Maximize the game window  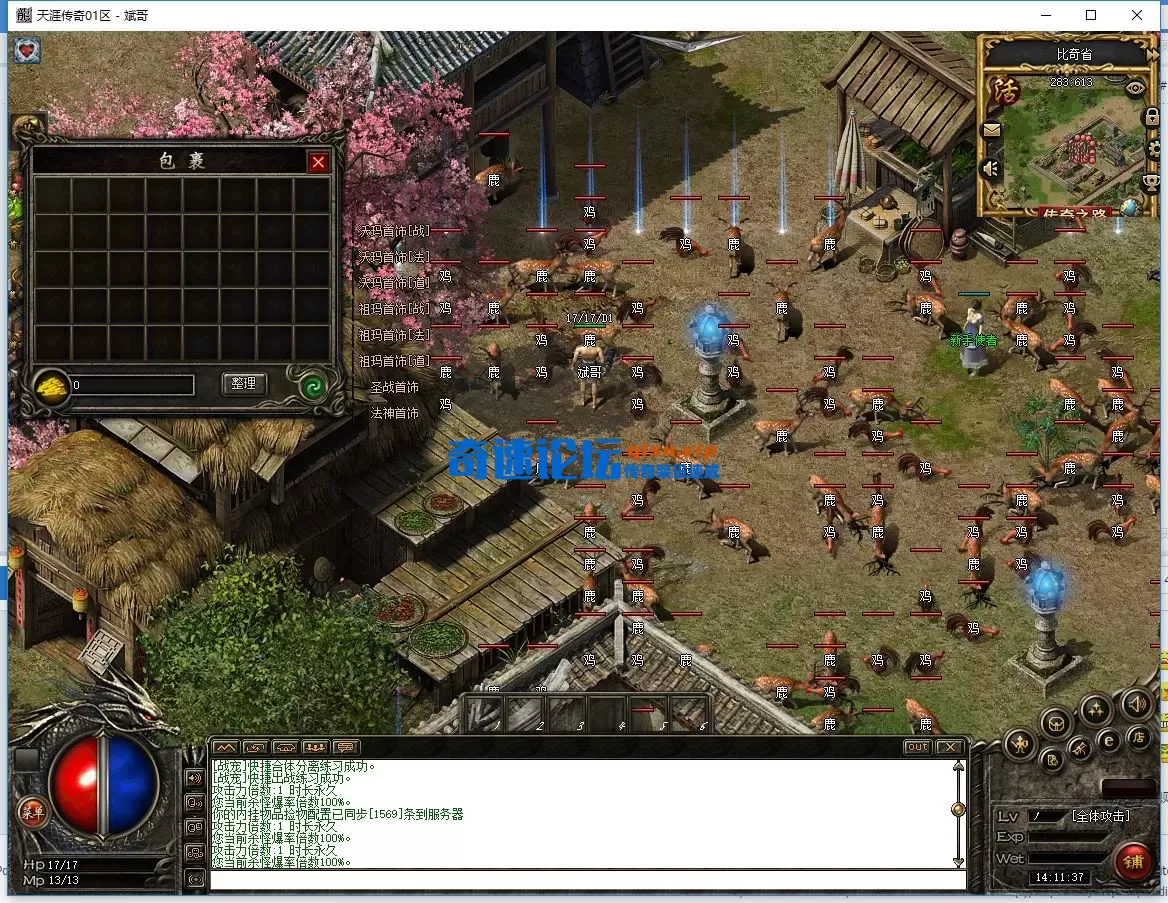[x=1091, y=15]
